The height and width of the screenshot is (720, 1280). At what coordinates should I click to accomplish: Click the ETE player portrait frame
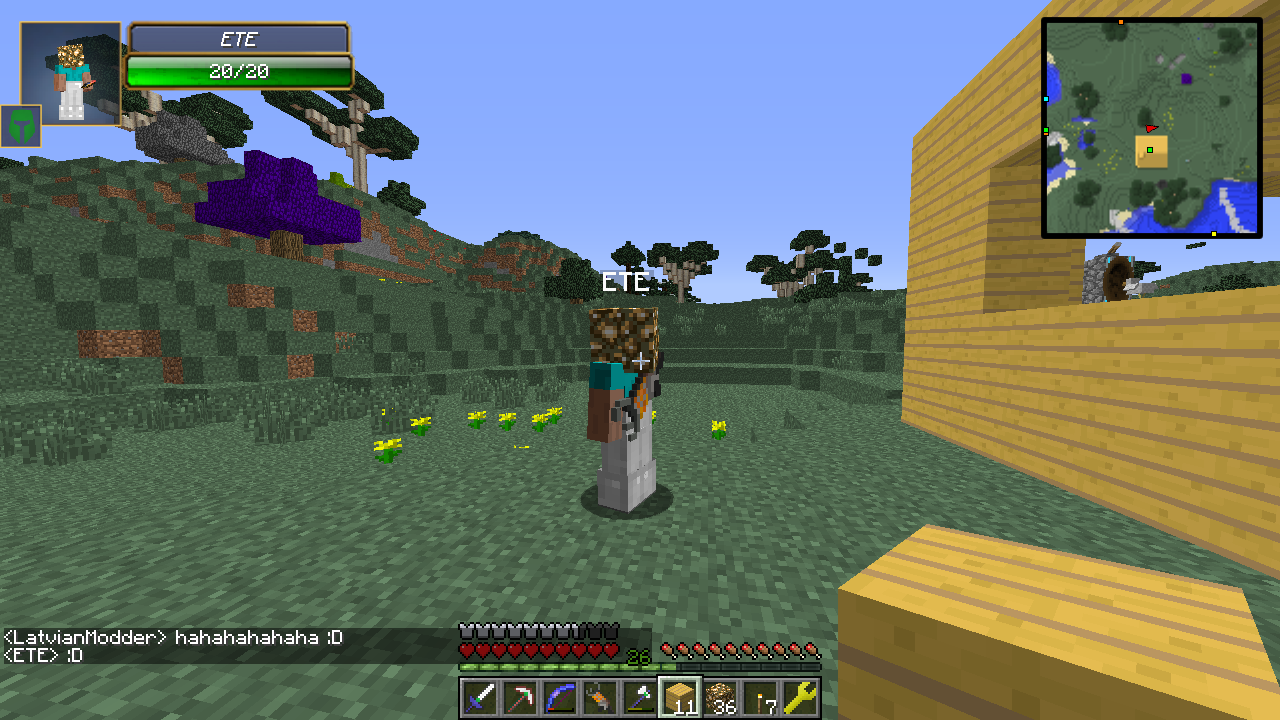coord(71,74)
